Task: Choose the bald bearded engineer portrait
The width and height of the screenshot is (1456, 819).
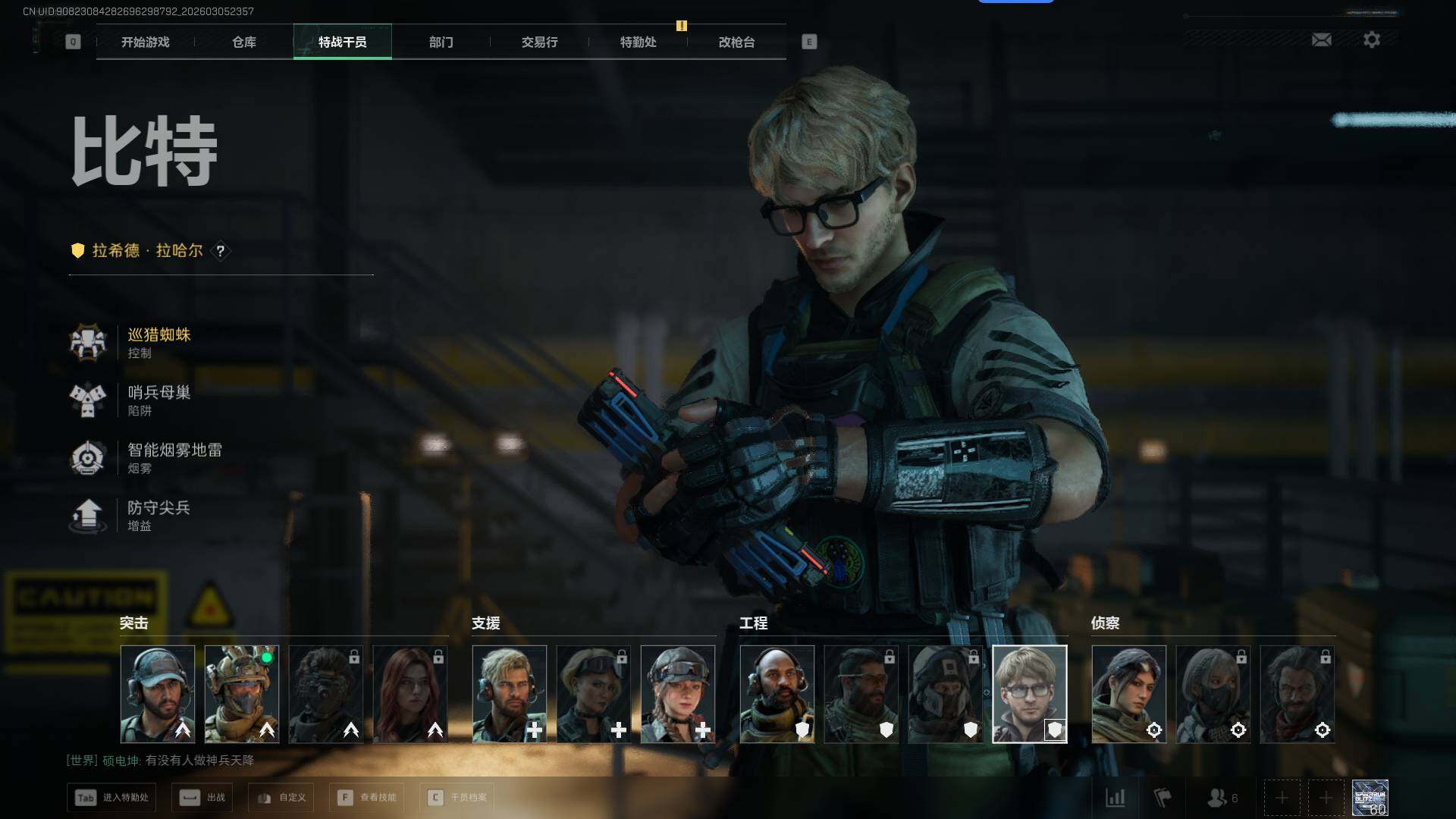Action: coord(777,694)
